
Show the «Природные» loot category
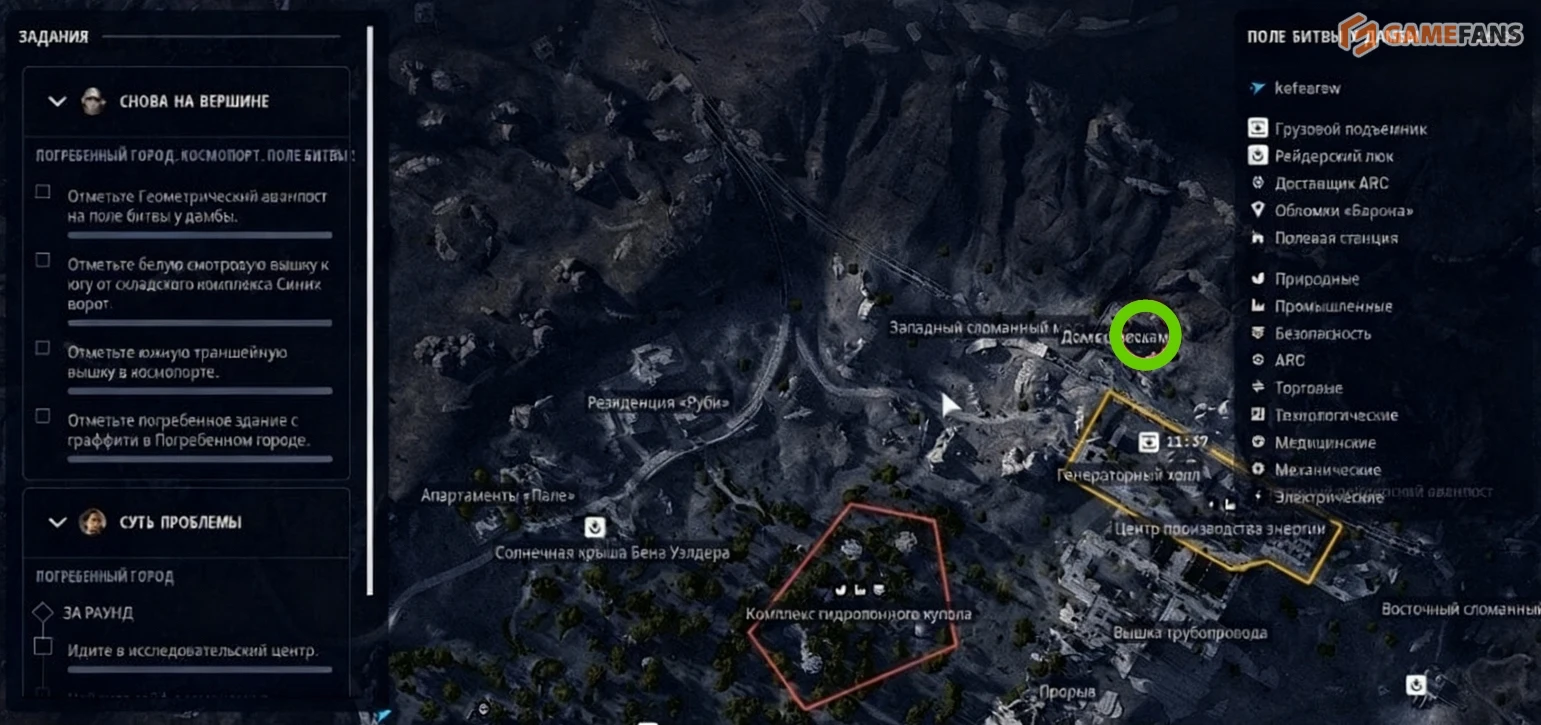pos(1316,279)
